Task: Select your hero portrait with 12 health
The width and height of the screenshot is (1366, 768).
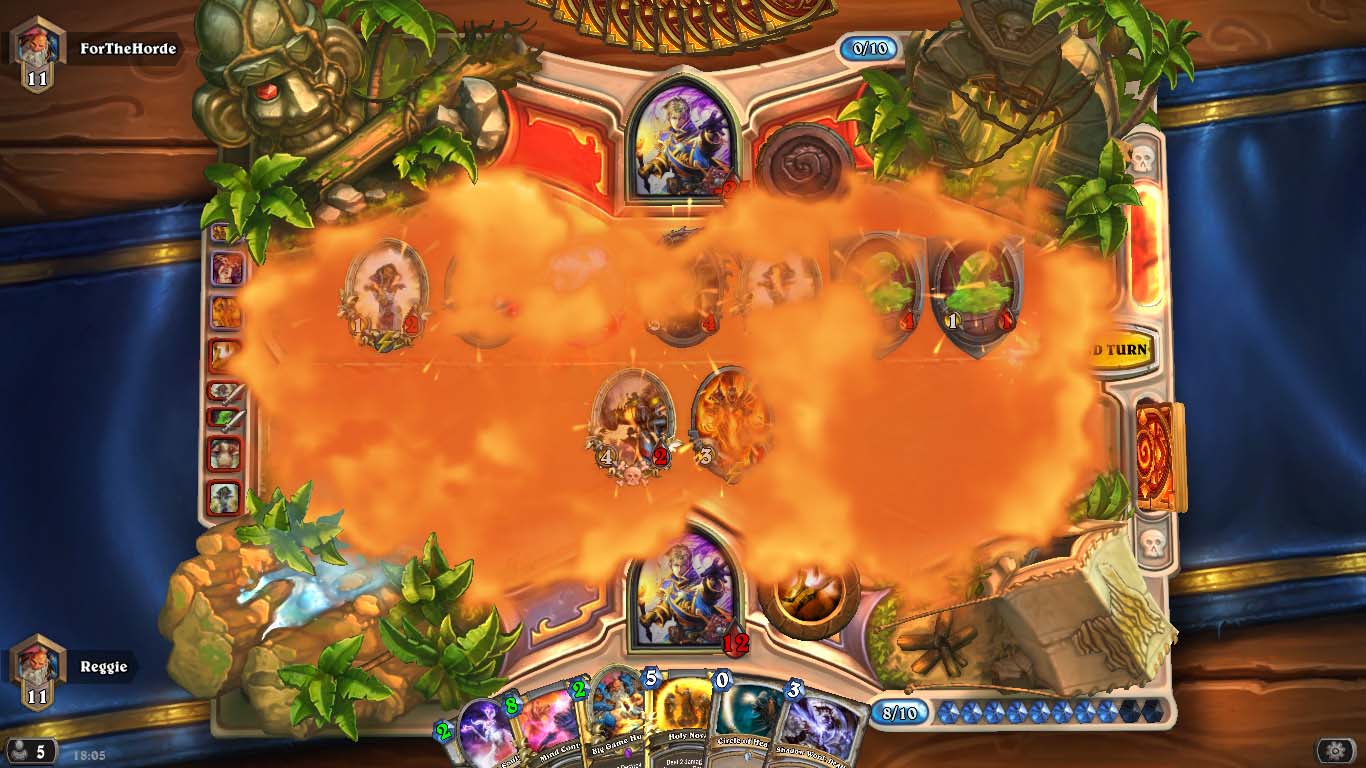Action: [685, 588]
